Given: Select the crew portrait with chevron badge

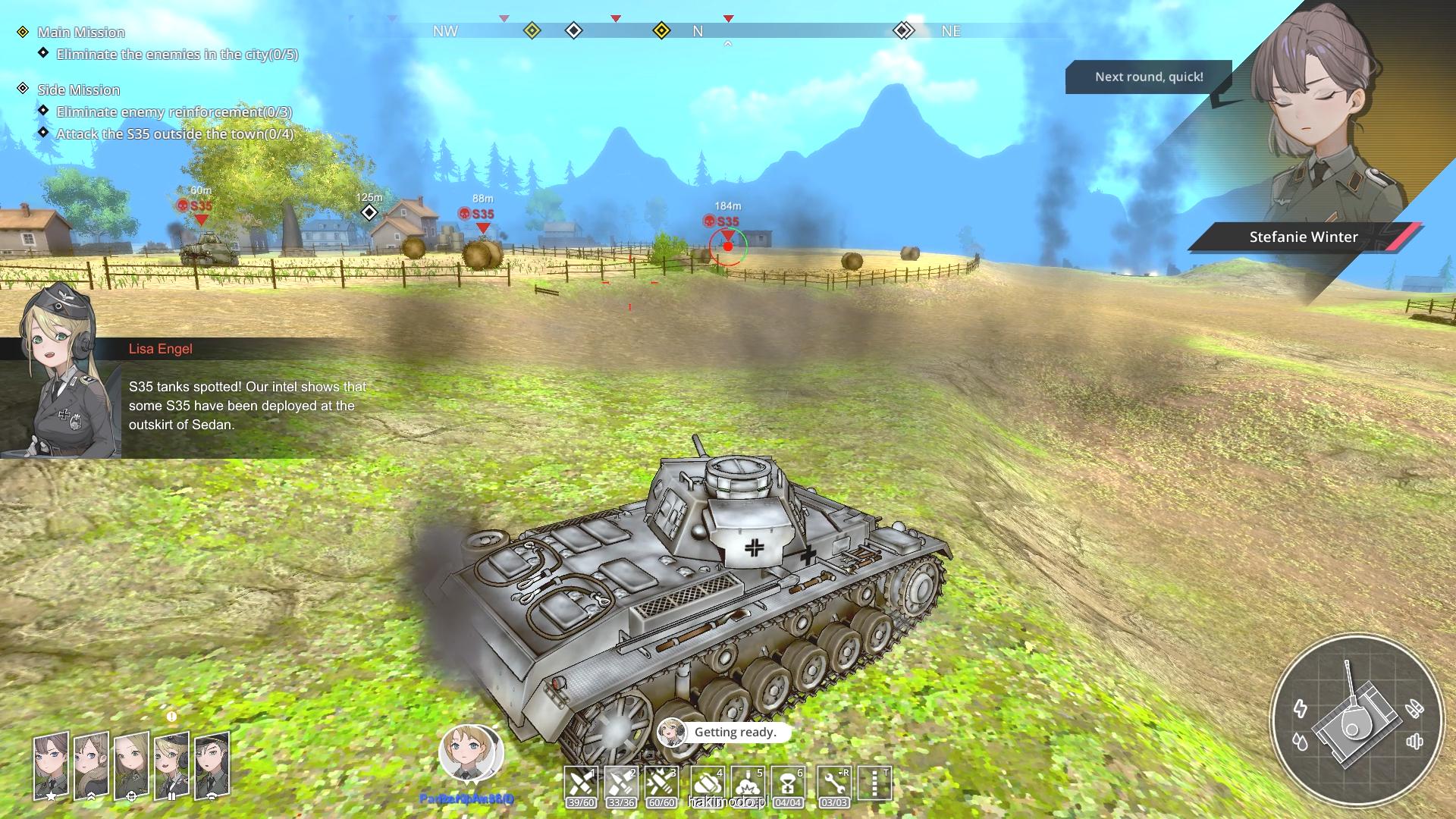Looking at the screenshot, I should (91, 766).
